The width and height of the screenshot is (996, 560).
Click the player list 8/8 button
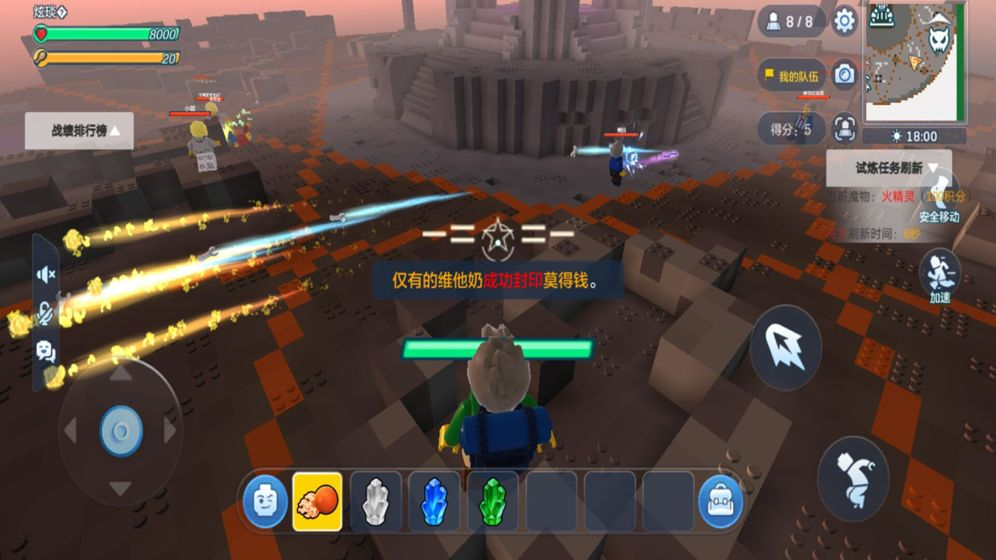click(x=790, y=21)
